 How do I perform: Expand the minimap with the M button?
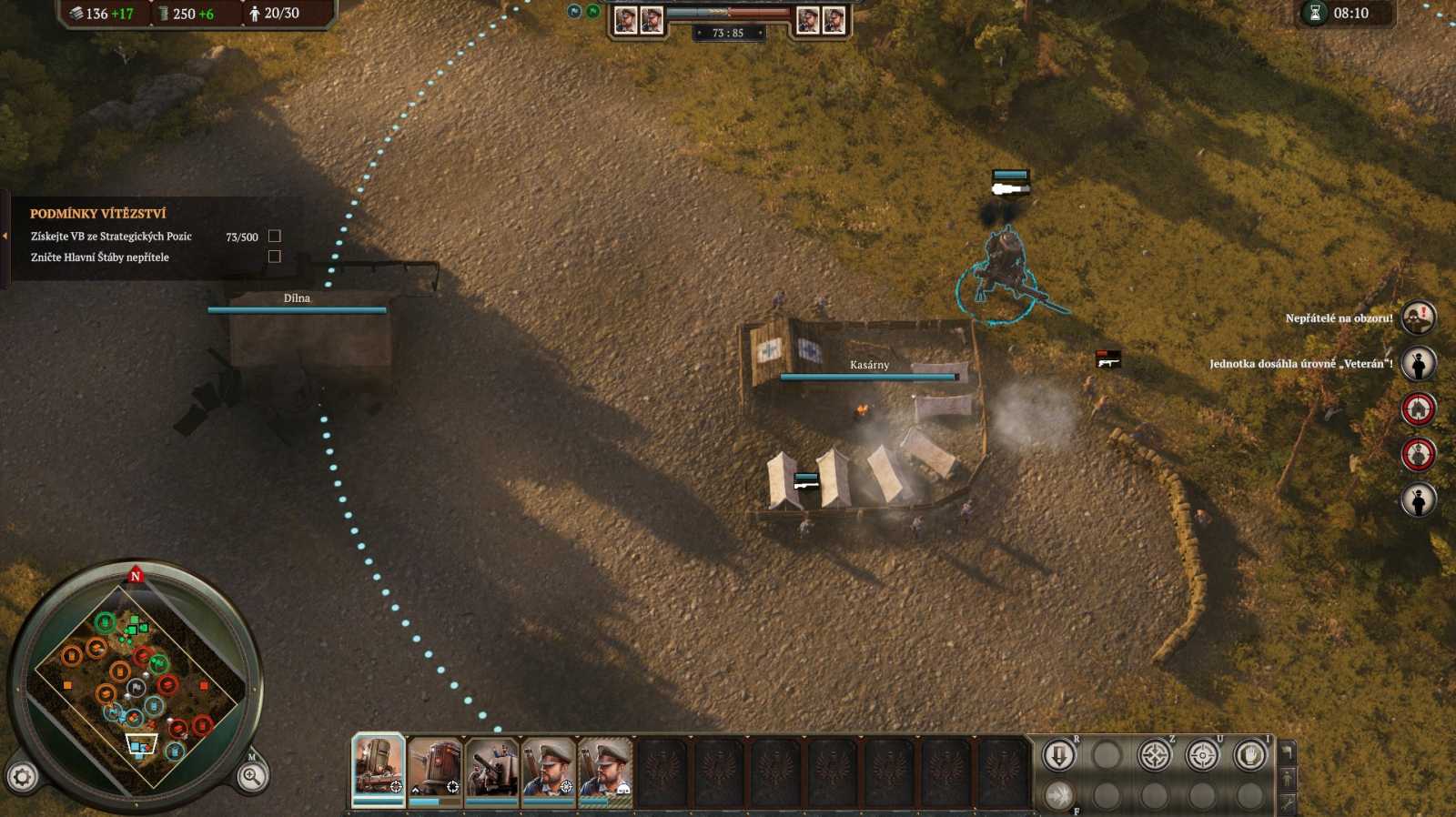tap(252, 757)
